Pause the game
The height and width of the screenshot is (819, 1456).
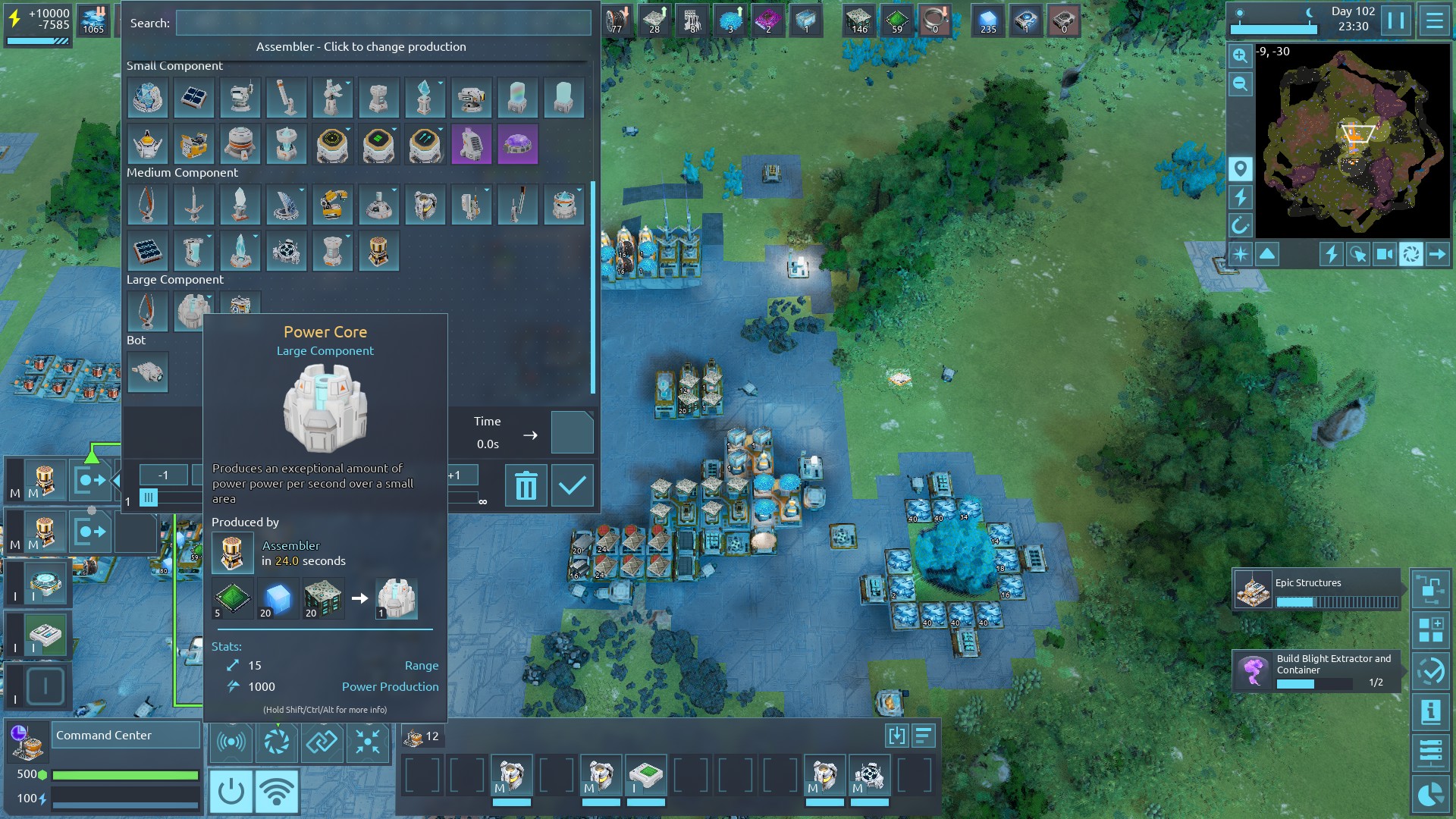pos(1395,20)
